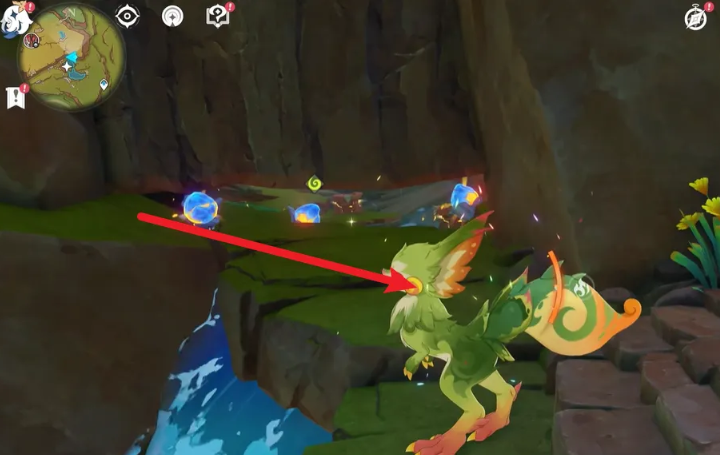
Task: Open the adventurer compass icon
Action: (x=695, y=18)
